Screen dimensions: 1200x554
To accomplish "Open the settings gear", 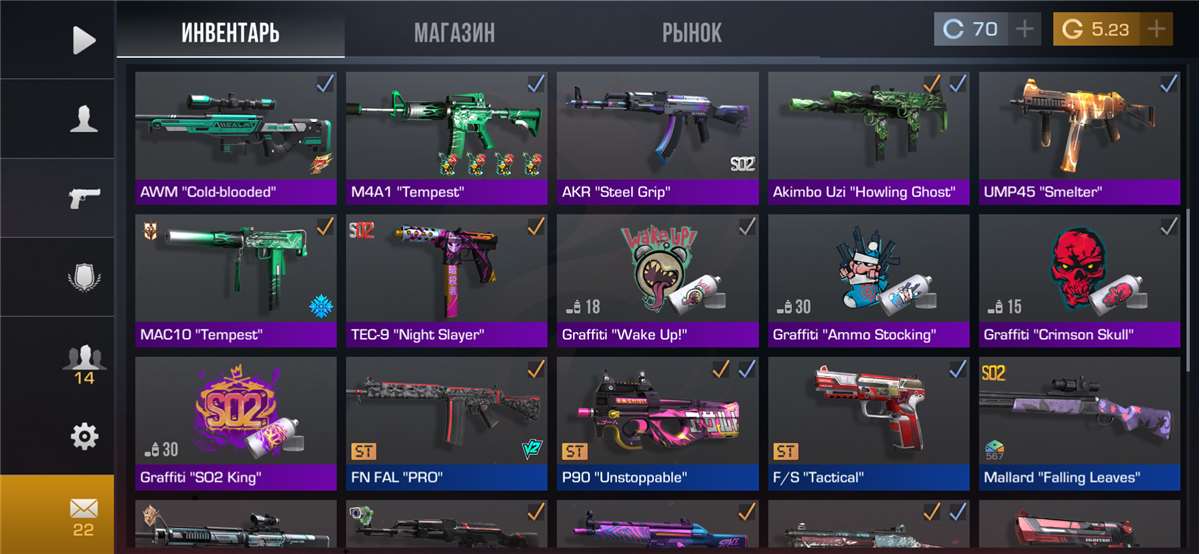I will click(84, 436).
